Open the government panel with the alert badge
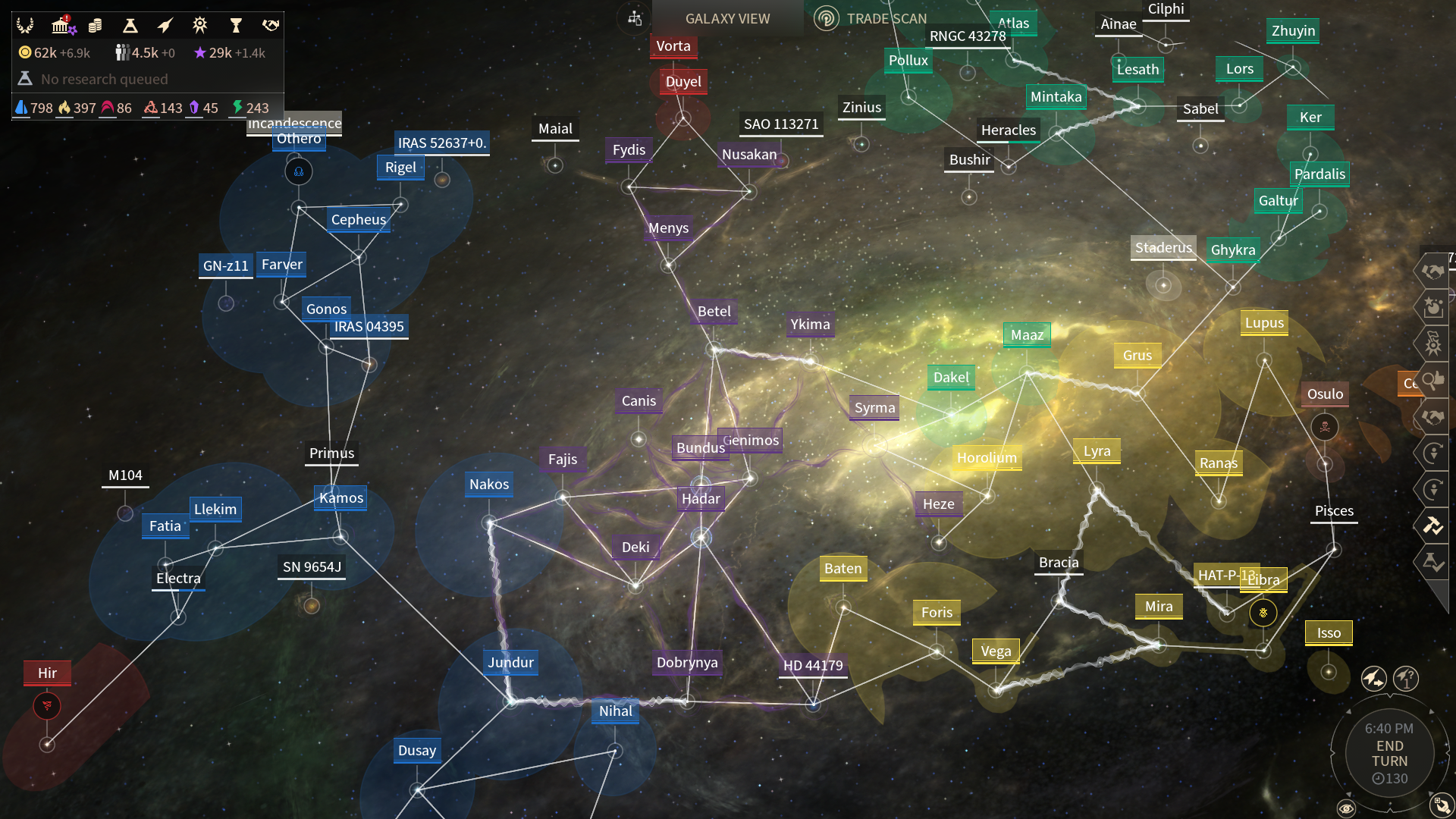 click(61, 25)
